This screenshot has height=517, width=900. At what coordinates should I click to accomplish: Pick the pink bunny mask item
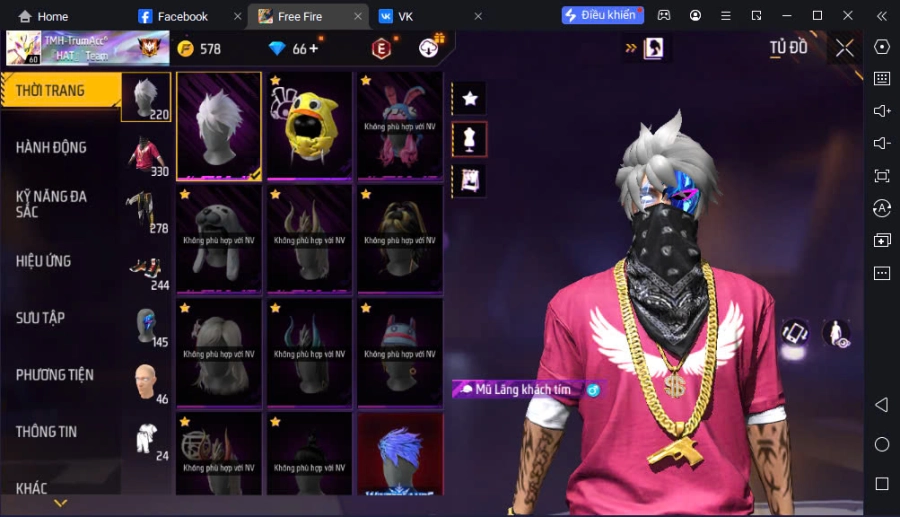pyautogui.click(x=400, y=125)
